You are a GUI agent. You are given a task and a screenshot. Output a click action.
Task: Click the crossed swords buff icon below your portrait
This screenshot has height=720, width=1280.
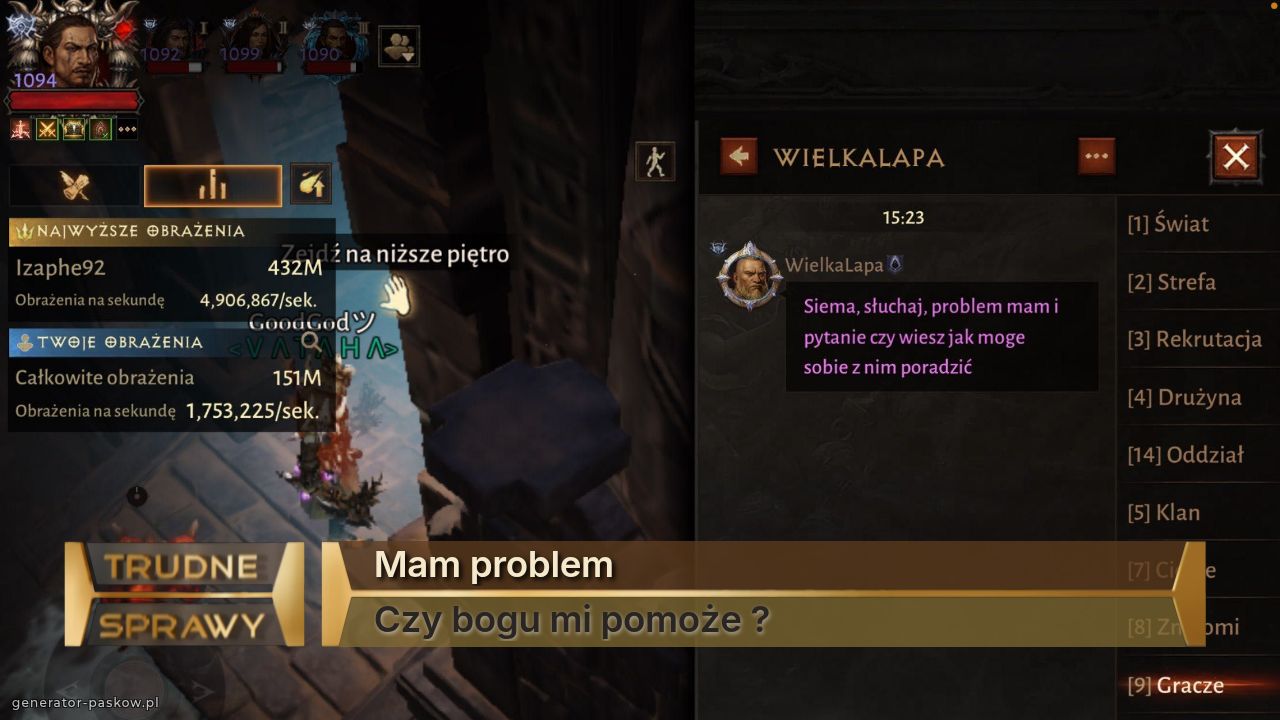[45, 128]
